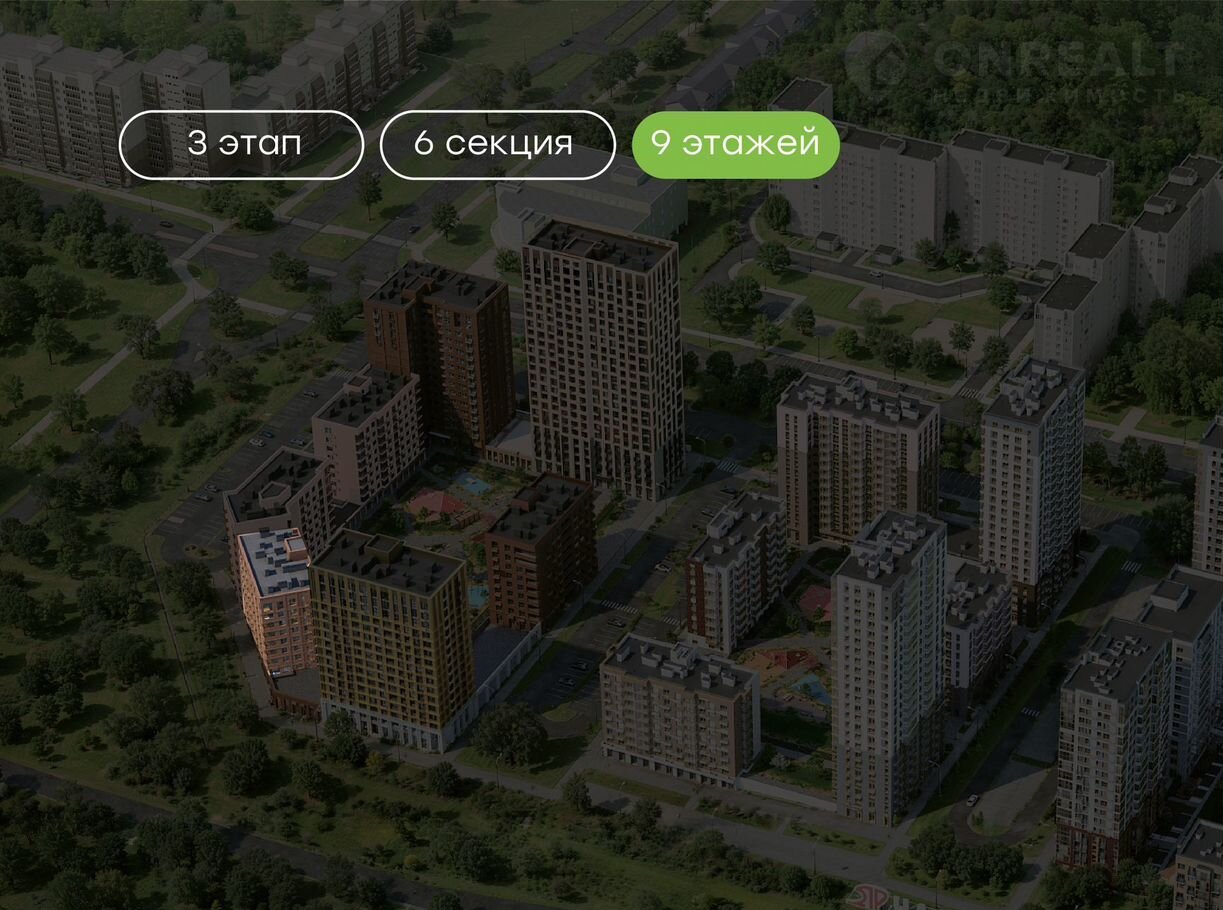Click the green "9 этажей" pill

(735, 144)
